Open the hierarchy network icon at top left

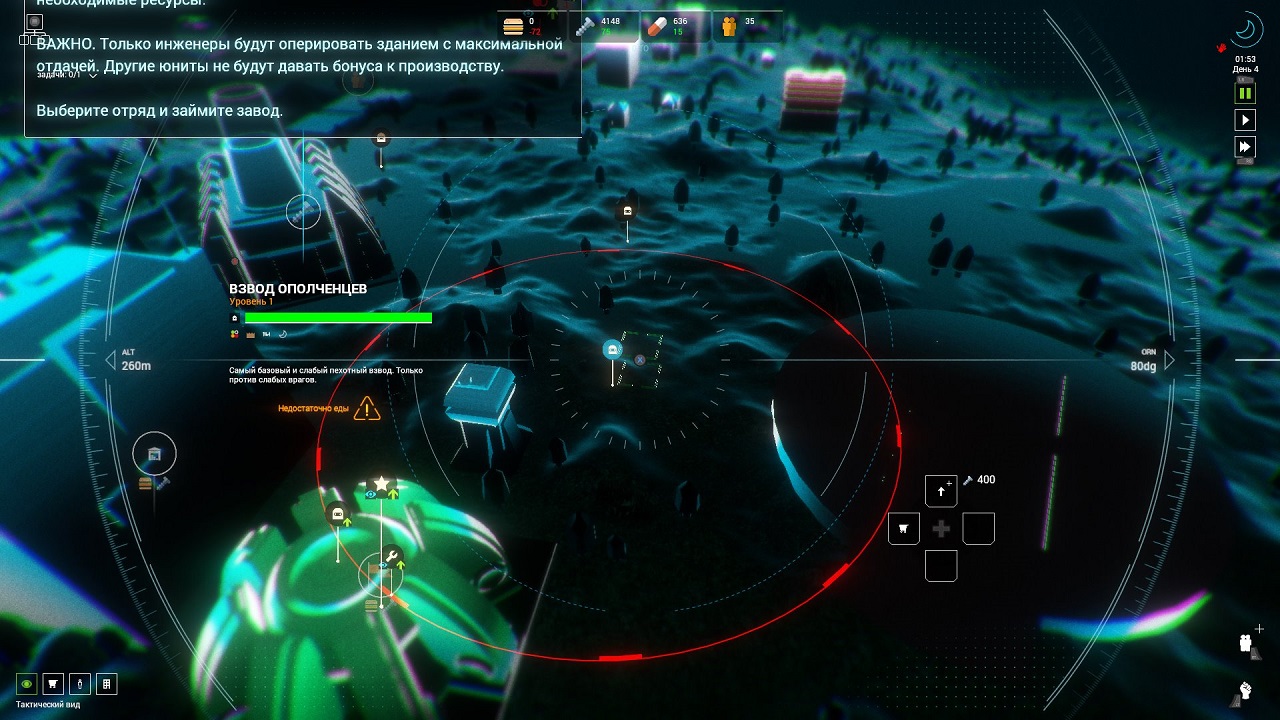35,30
